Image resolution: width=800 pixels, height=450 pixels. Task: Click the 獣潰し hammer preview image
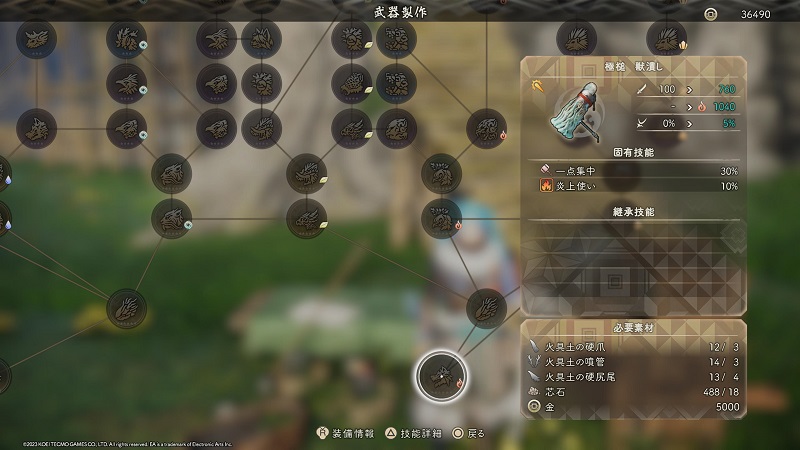(572, 108)
